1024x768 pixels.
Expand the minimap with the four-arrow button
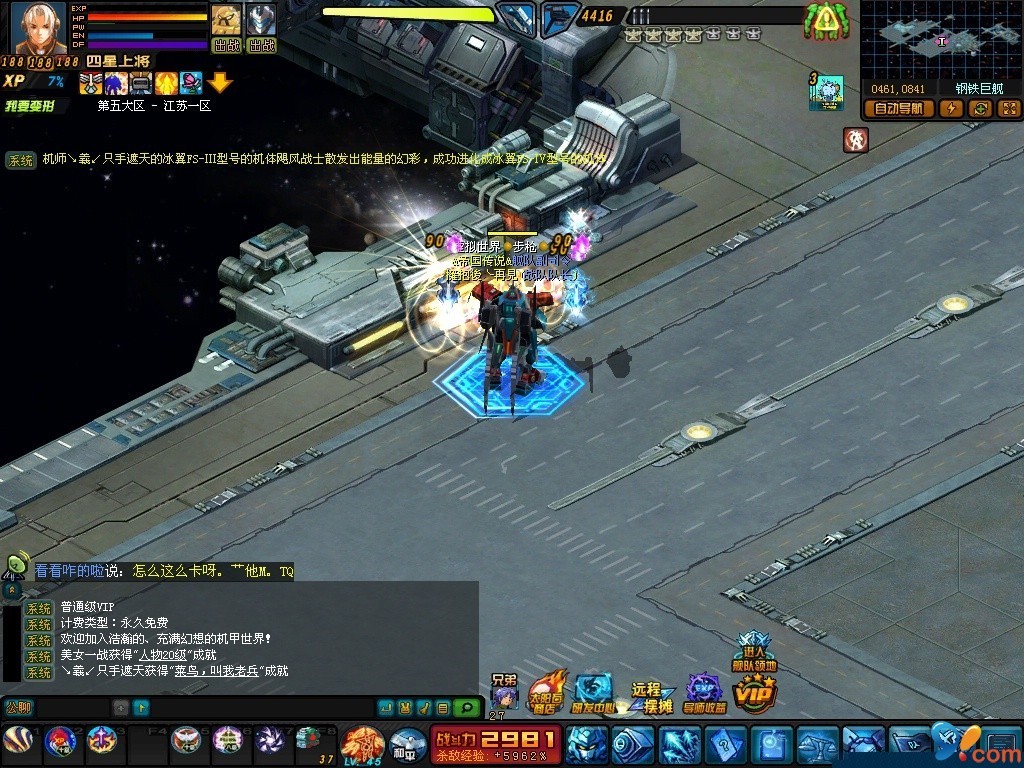(x=1008, y=109)
